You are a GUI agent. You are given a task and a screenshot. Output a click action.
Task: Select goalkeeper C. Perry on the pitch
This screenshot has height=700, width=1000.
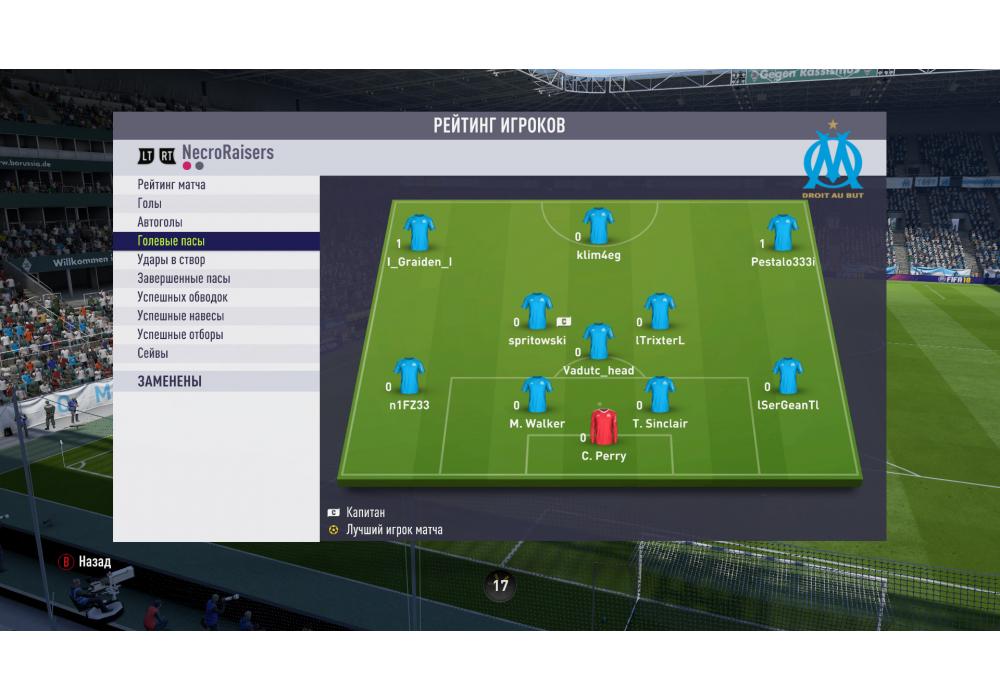click(x=603, y=428)
